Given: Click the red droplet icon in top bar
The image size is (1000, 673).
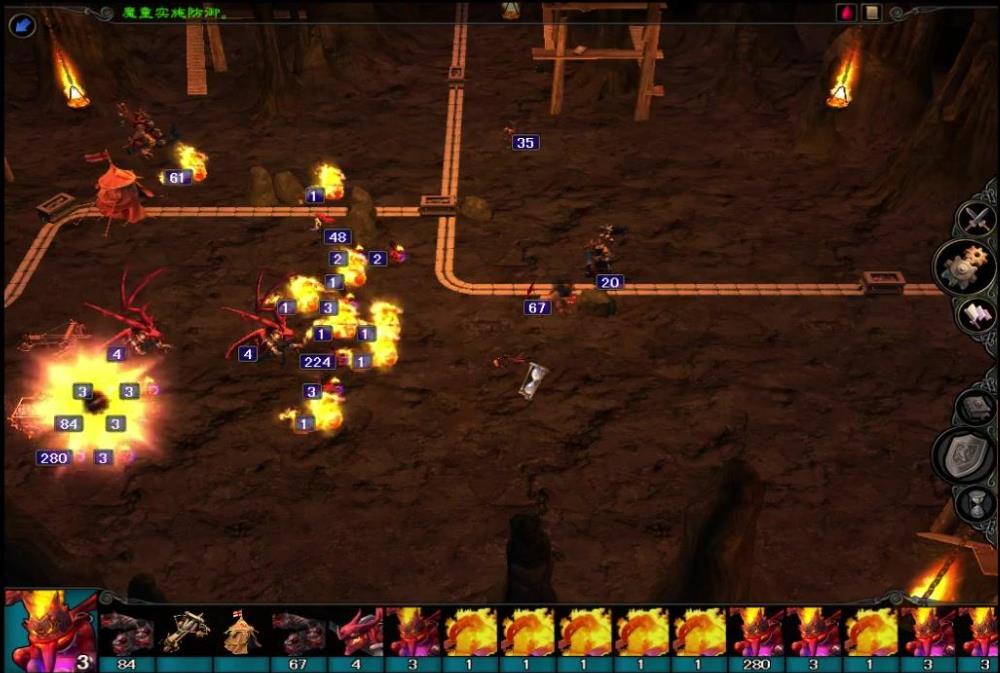Looking at the screenshot, I should (845, 13).
